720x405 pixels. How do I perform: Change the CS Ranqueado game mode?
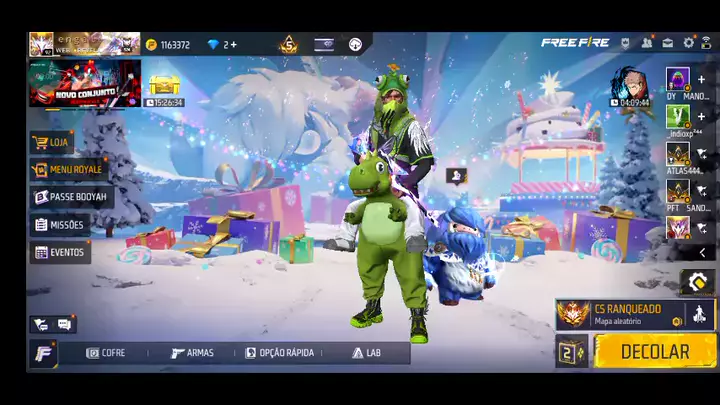pos(621,314)
